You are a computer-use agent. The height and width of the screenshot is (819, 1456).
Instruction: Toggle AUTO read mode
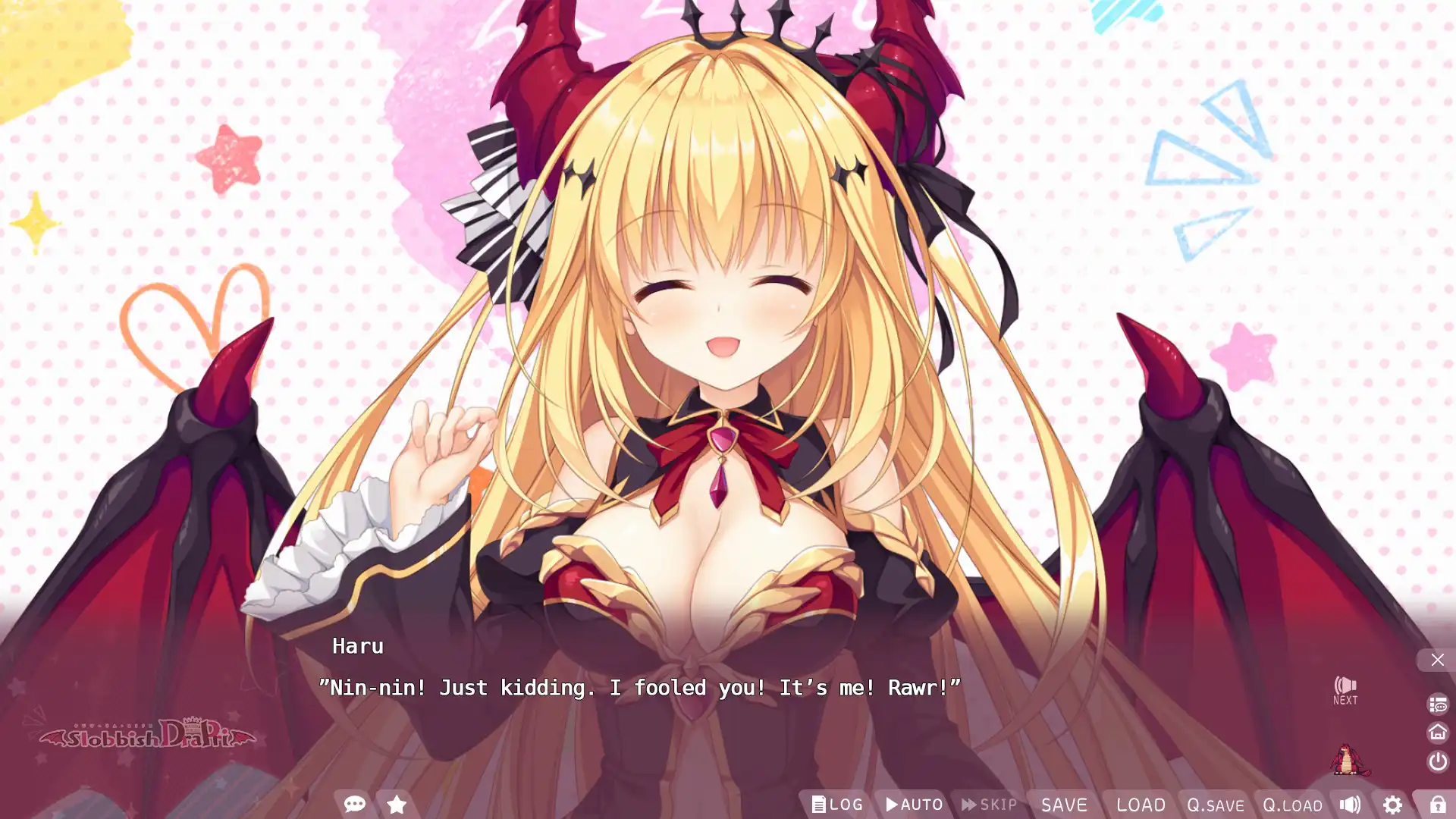click(913, 805)
